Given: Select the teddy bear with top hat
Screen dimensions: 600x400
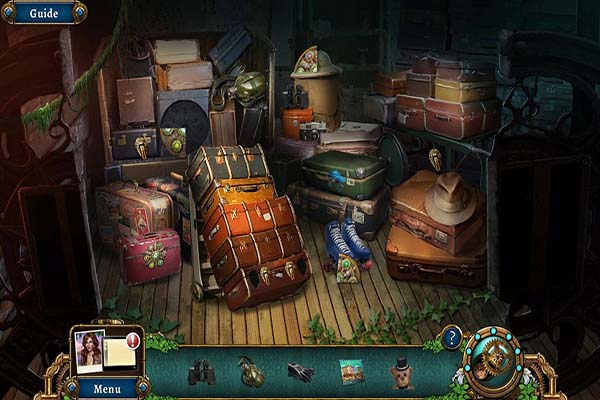Looking at the screenshot, I should coord(401,372).
